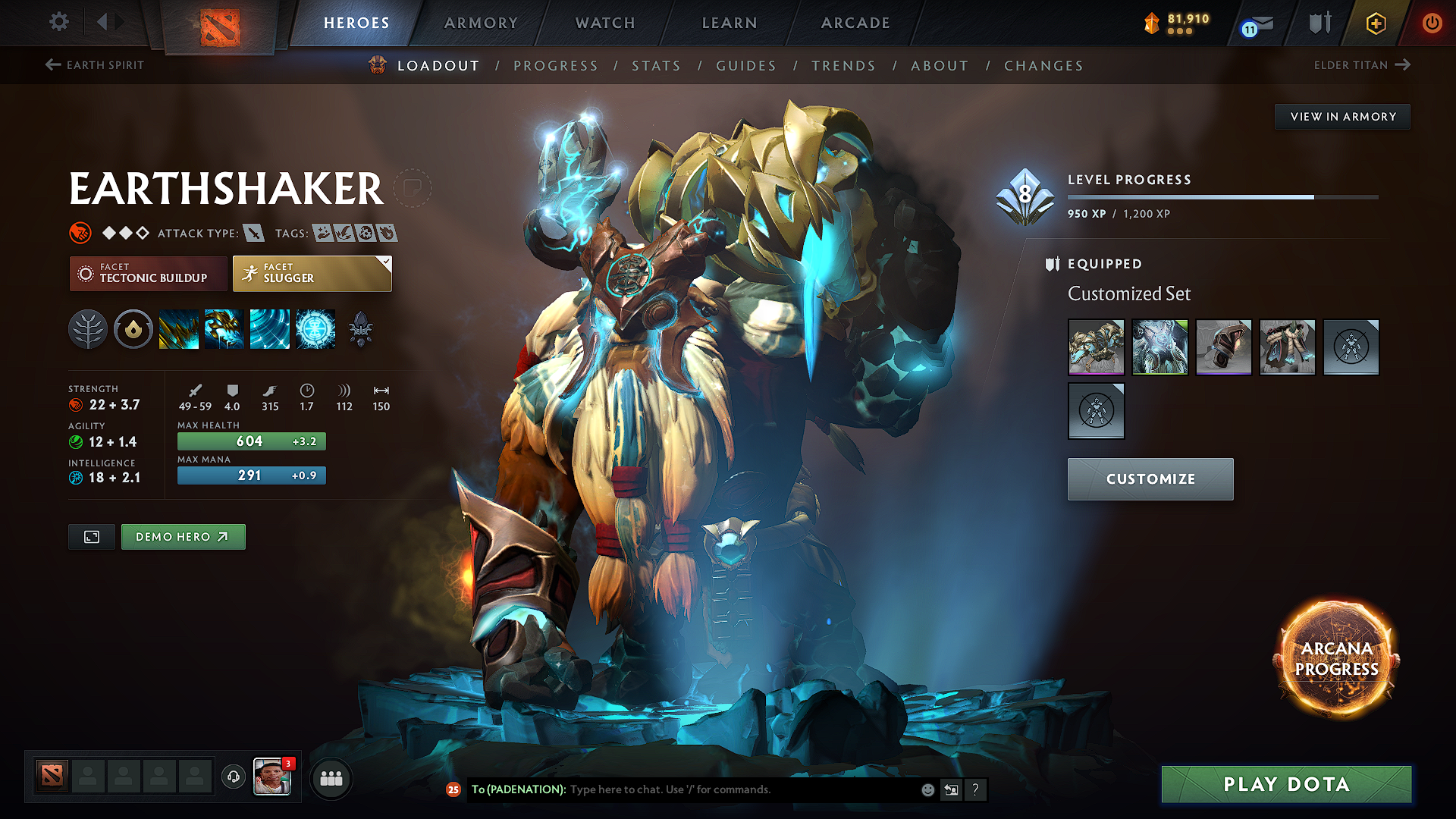Switch to the Tectonic Buildup facet
The width and height of the screenshot is (1456, 819).
click(148, 273)
